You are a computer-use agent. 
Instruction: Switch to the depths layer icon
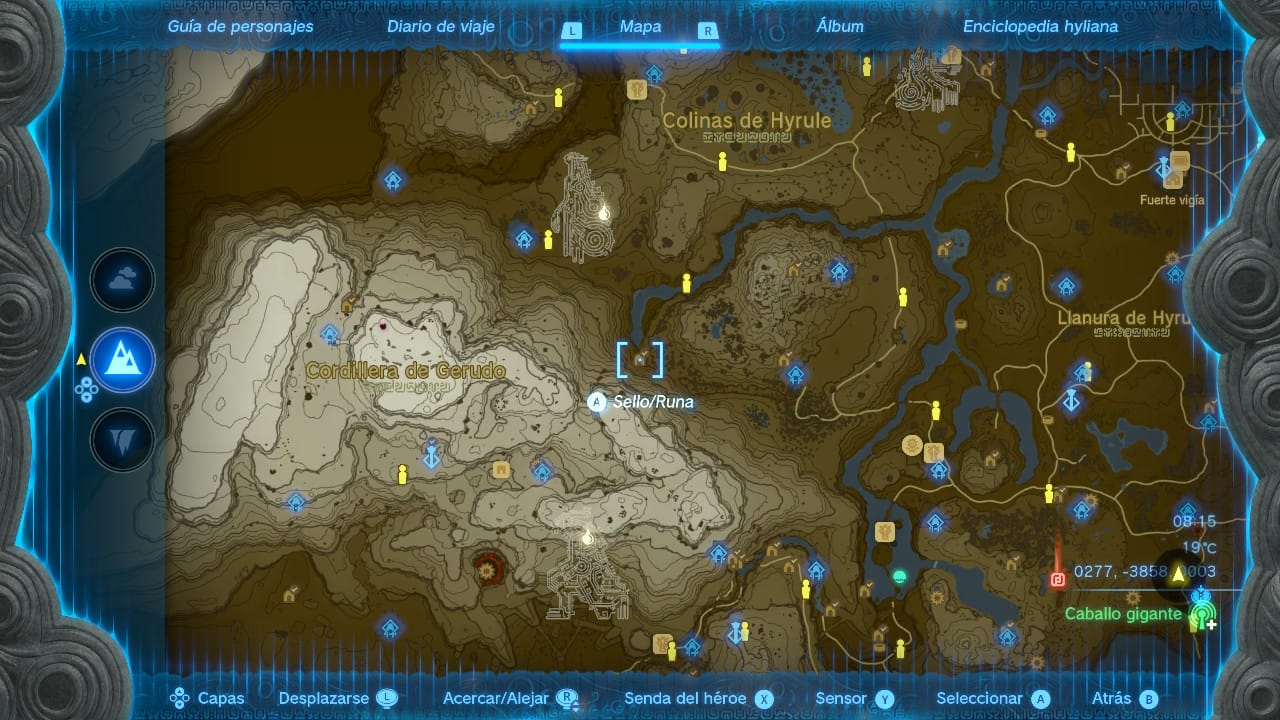point(123,439)
